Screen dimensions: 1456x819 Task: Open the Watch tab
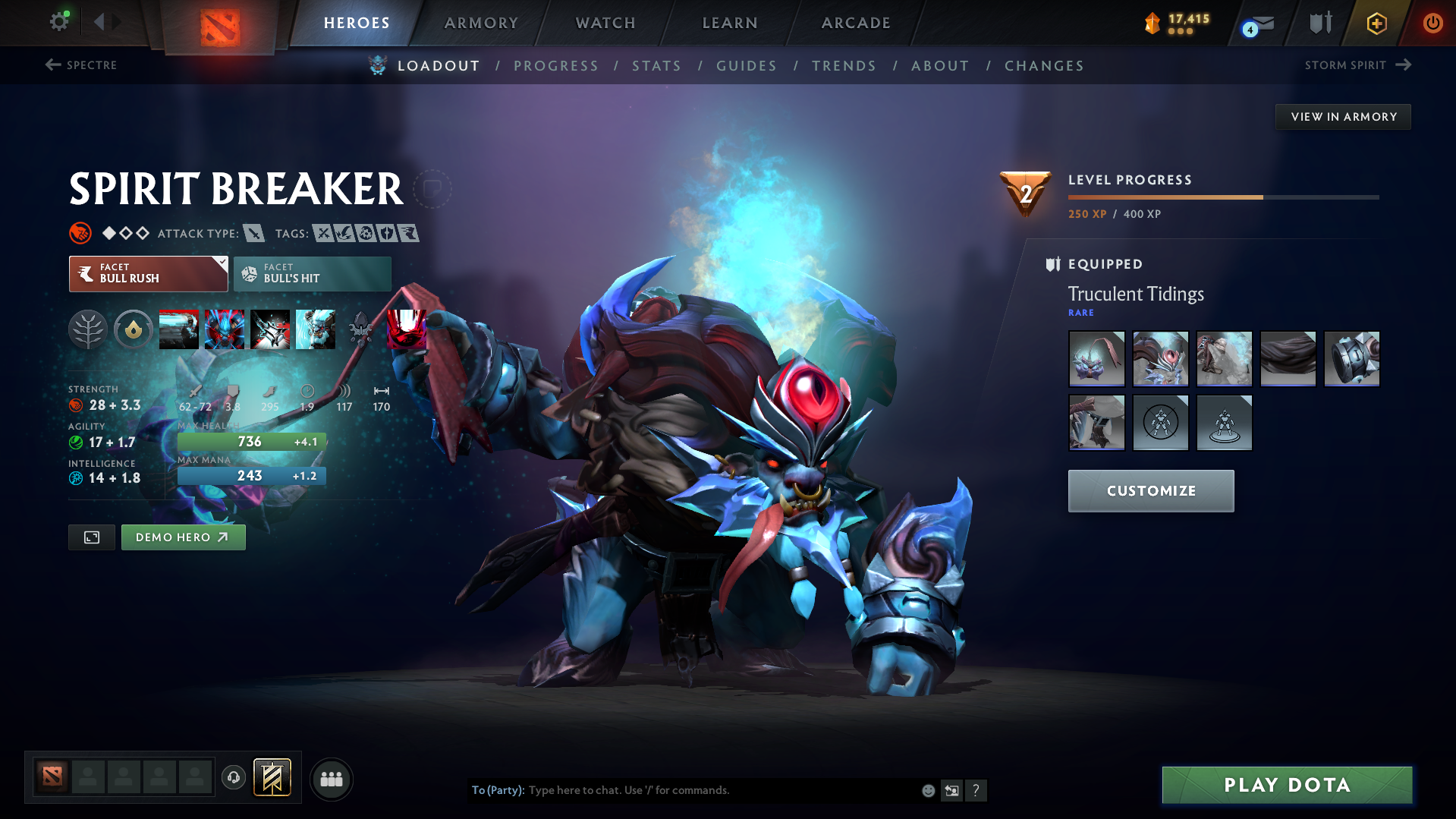click(x=605, y=23)
